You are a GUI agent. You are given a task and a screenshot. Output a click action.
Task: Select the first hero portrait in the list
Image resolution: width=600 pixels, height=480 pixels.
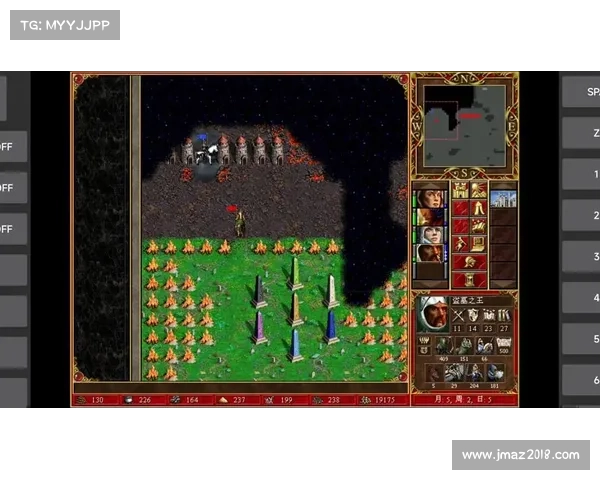430,197
